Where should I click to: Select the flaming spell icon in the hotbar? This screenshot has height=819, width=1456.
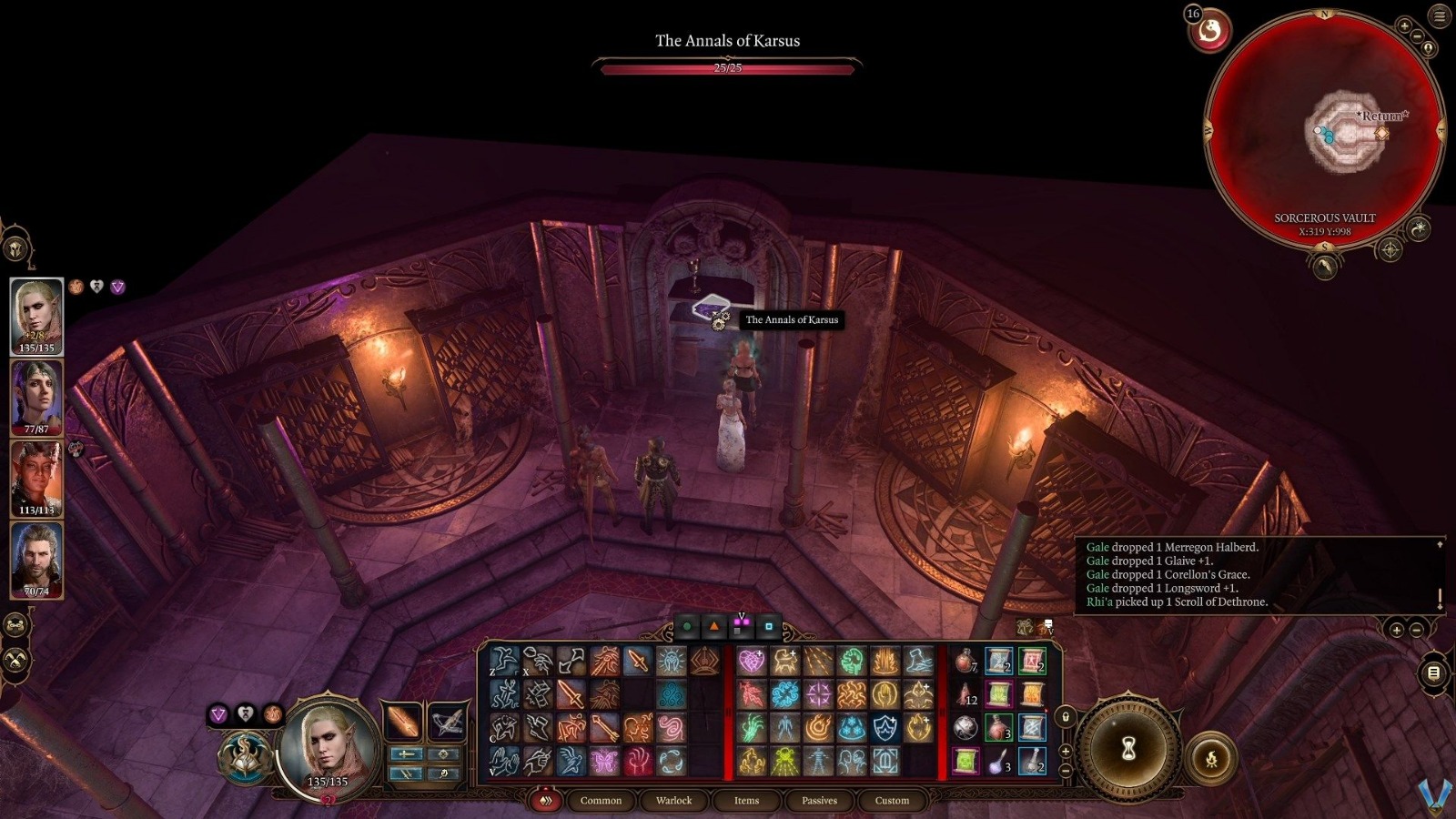click(x=818, y=727)
